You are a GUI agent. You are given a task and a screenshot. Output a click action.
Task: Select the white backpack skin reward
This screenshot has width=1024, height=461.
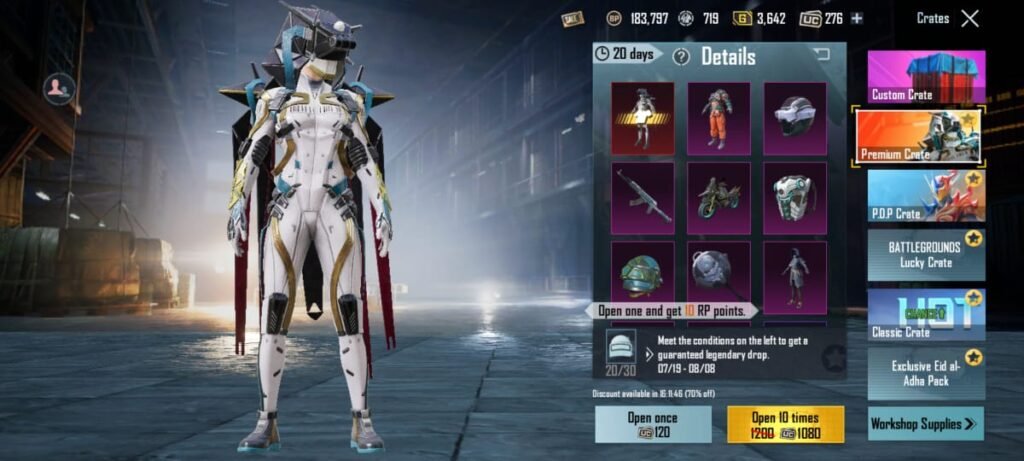tap(795, 197)
